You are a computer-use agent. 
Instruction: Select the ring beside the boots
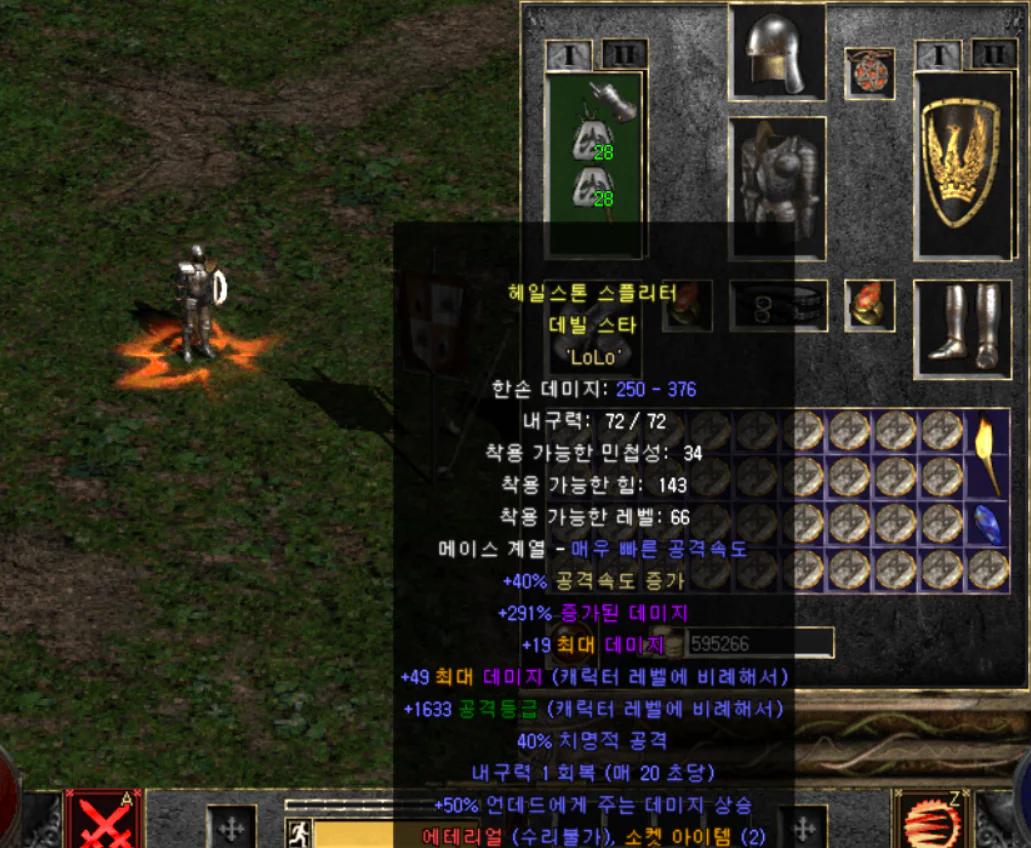coord(869,304)
